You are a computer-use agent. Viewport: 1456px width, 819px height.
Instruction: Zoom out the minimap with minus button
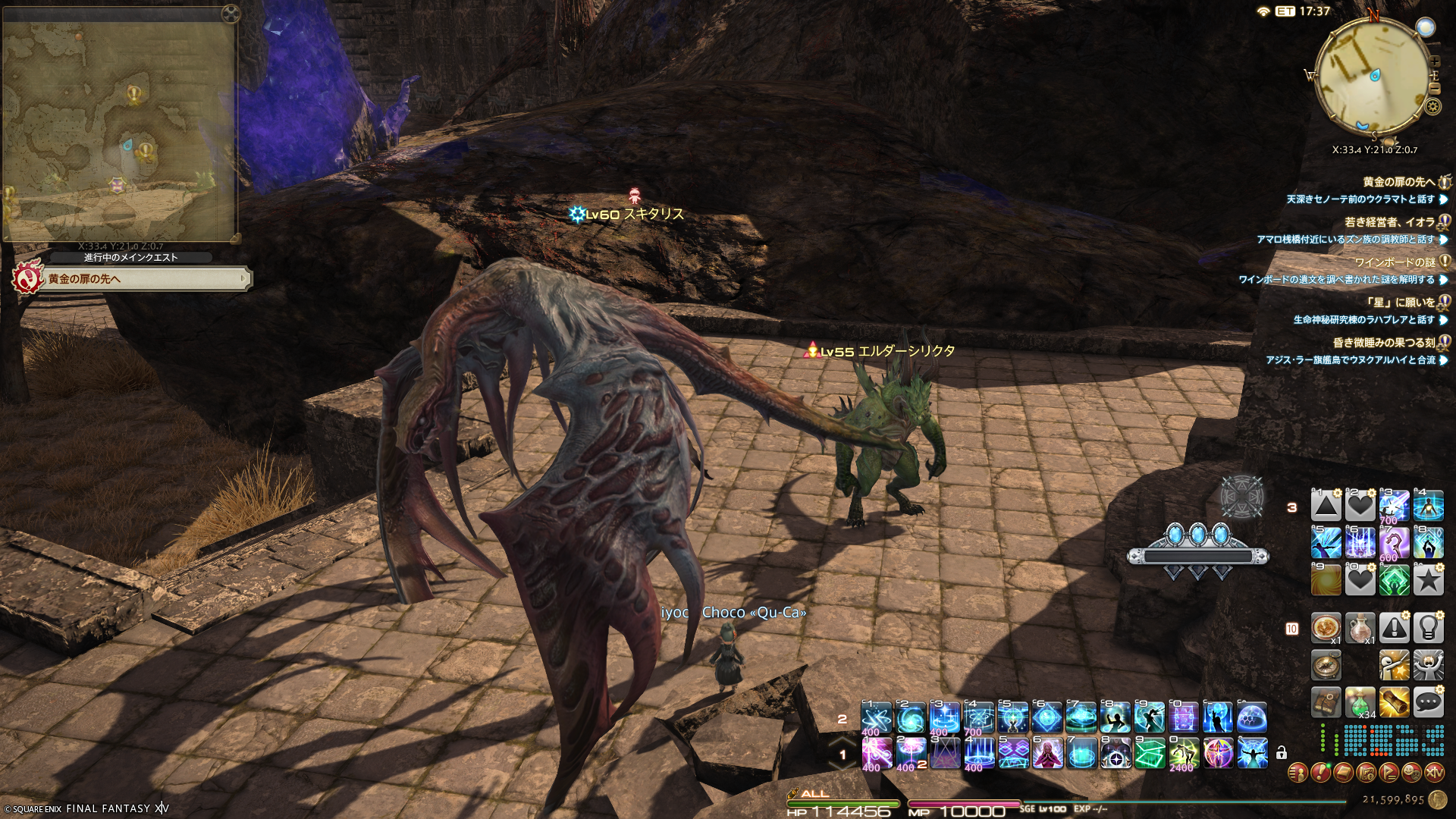pos(1434,88)
